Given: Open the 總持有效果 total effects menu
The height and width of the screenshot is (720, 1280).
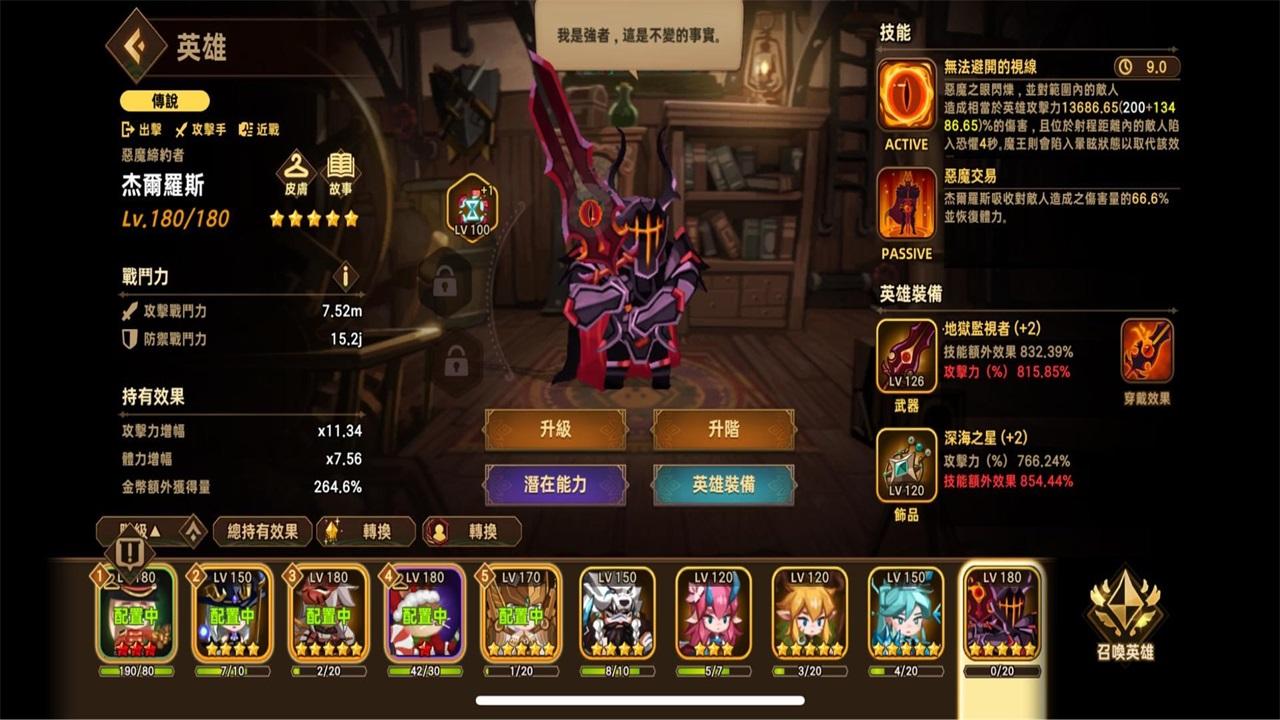Looking at the screenshot, I should (262, 531).
